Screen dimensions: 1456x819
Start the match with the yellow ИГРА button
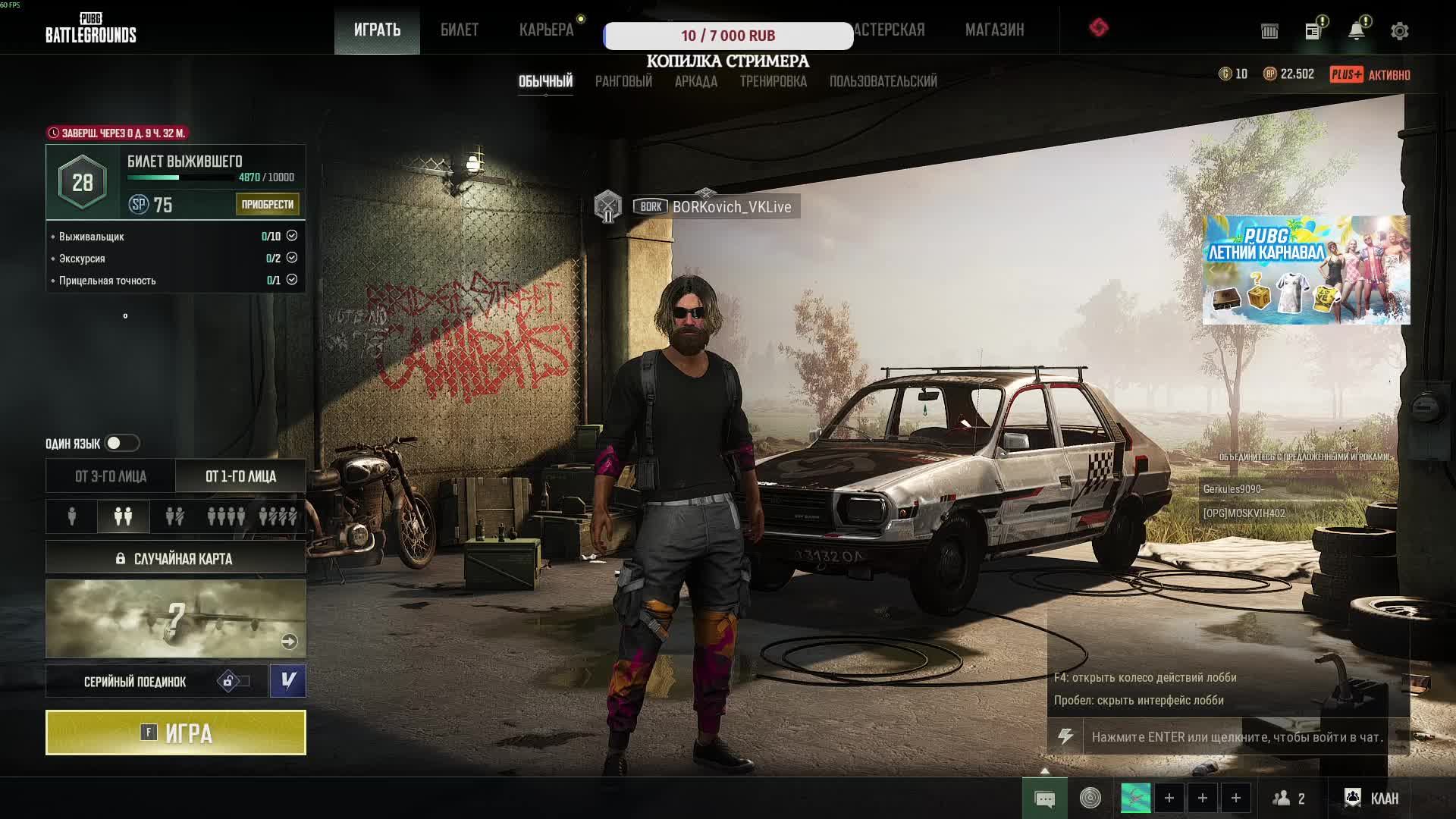[x=175, y=733]
